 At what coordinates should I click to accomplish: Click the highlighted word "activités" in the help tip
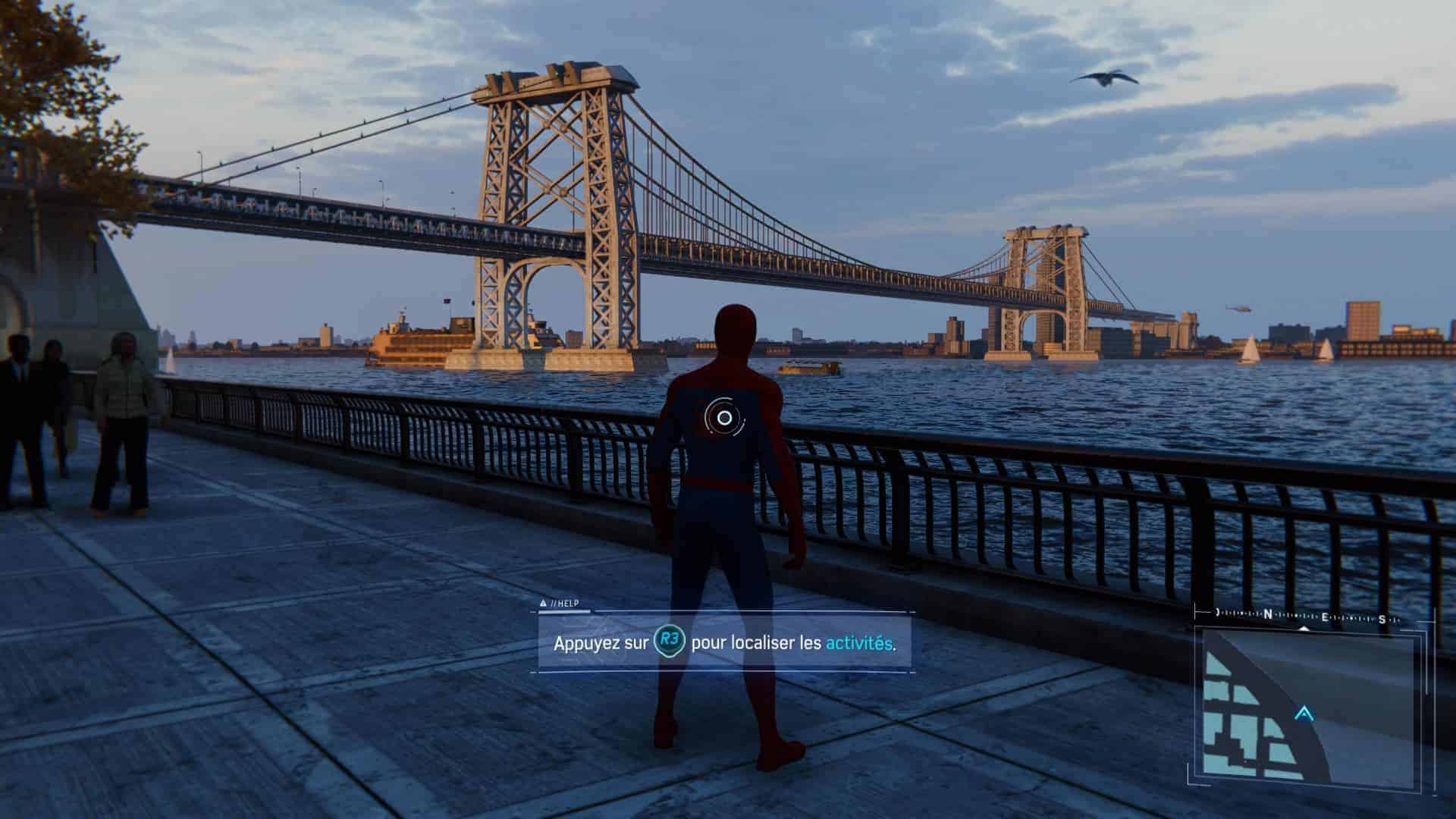858,643
